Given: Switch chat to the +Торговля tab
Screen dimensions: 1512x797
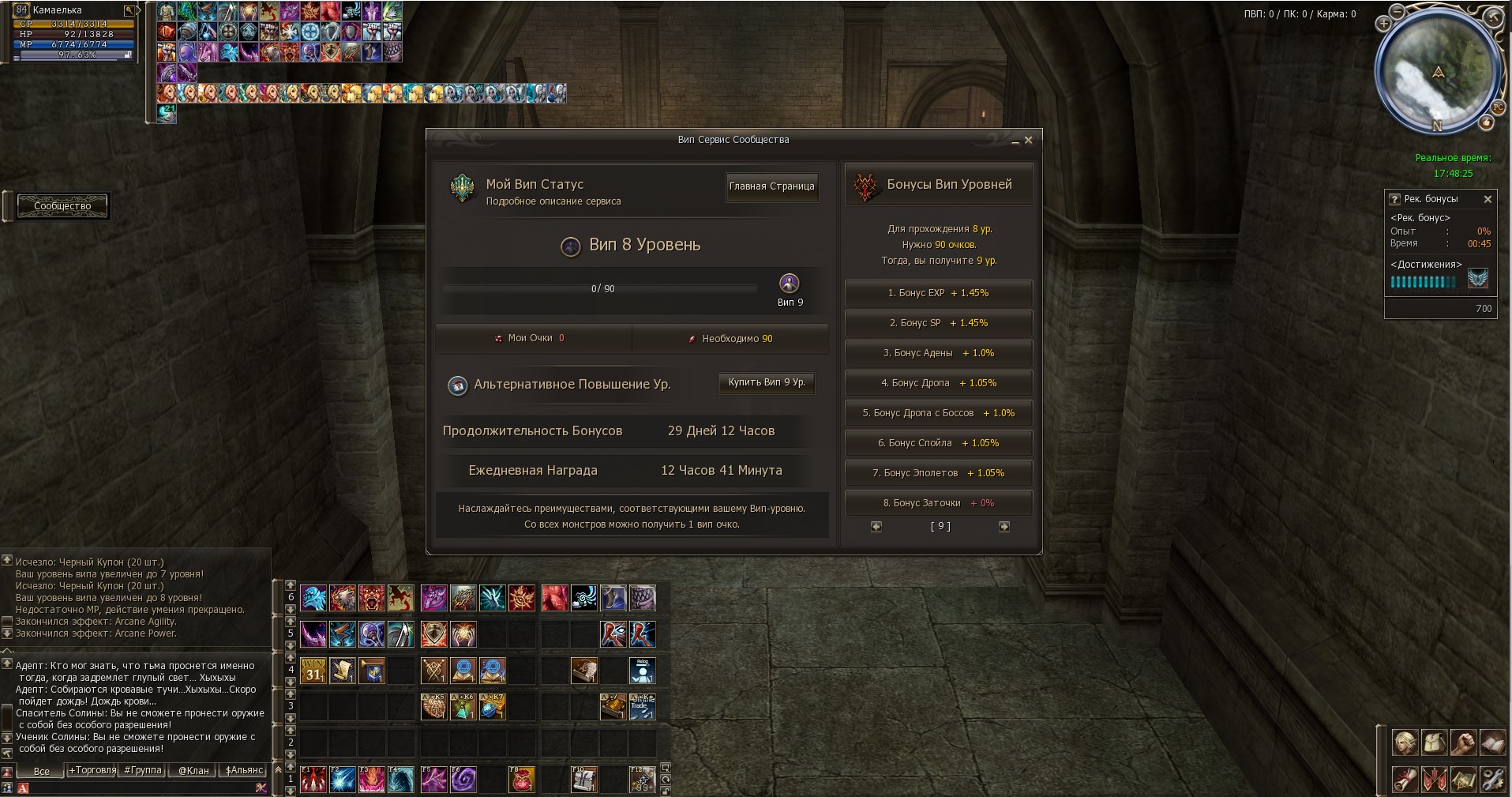Looking at the screenshot, I should pos(92,771).
